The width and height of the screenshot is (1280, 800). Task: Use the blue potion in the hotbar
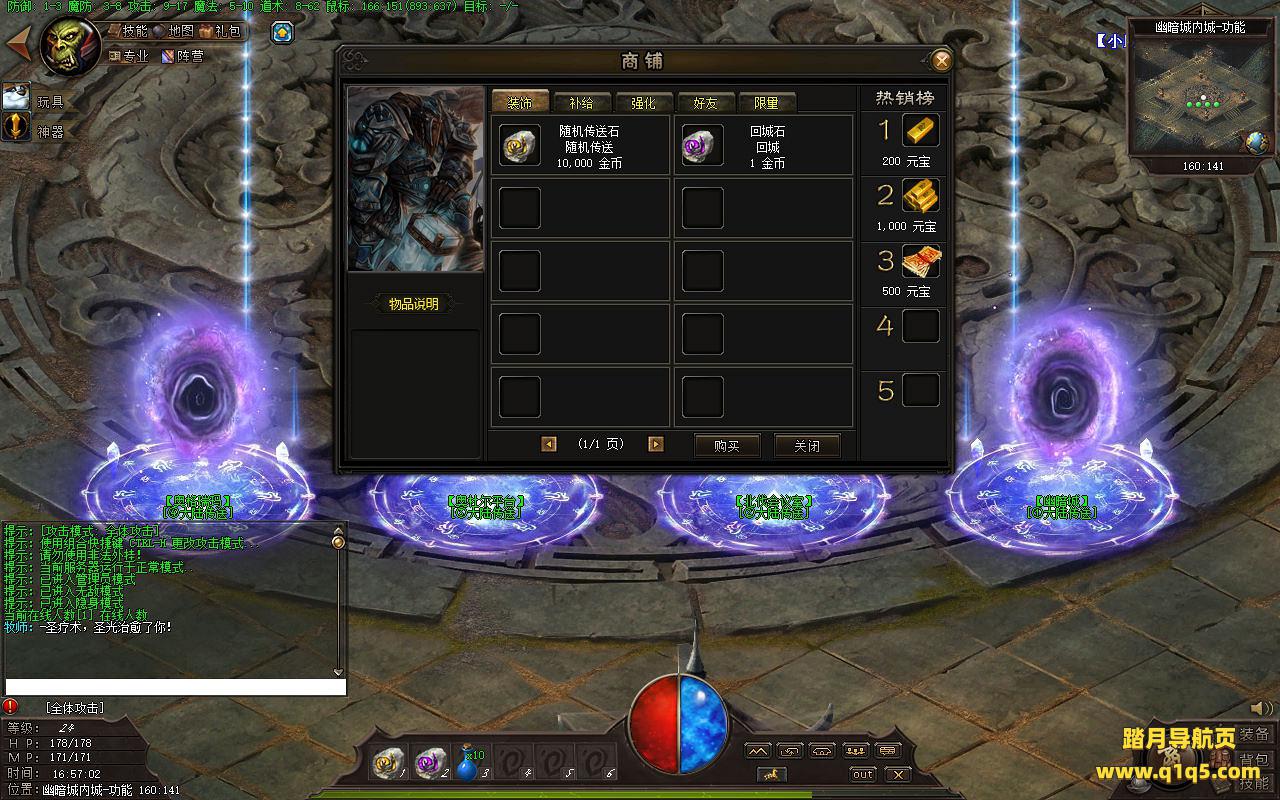467,764
